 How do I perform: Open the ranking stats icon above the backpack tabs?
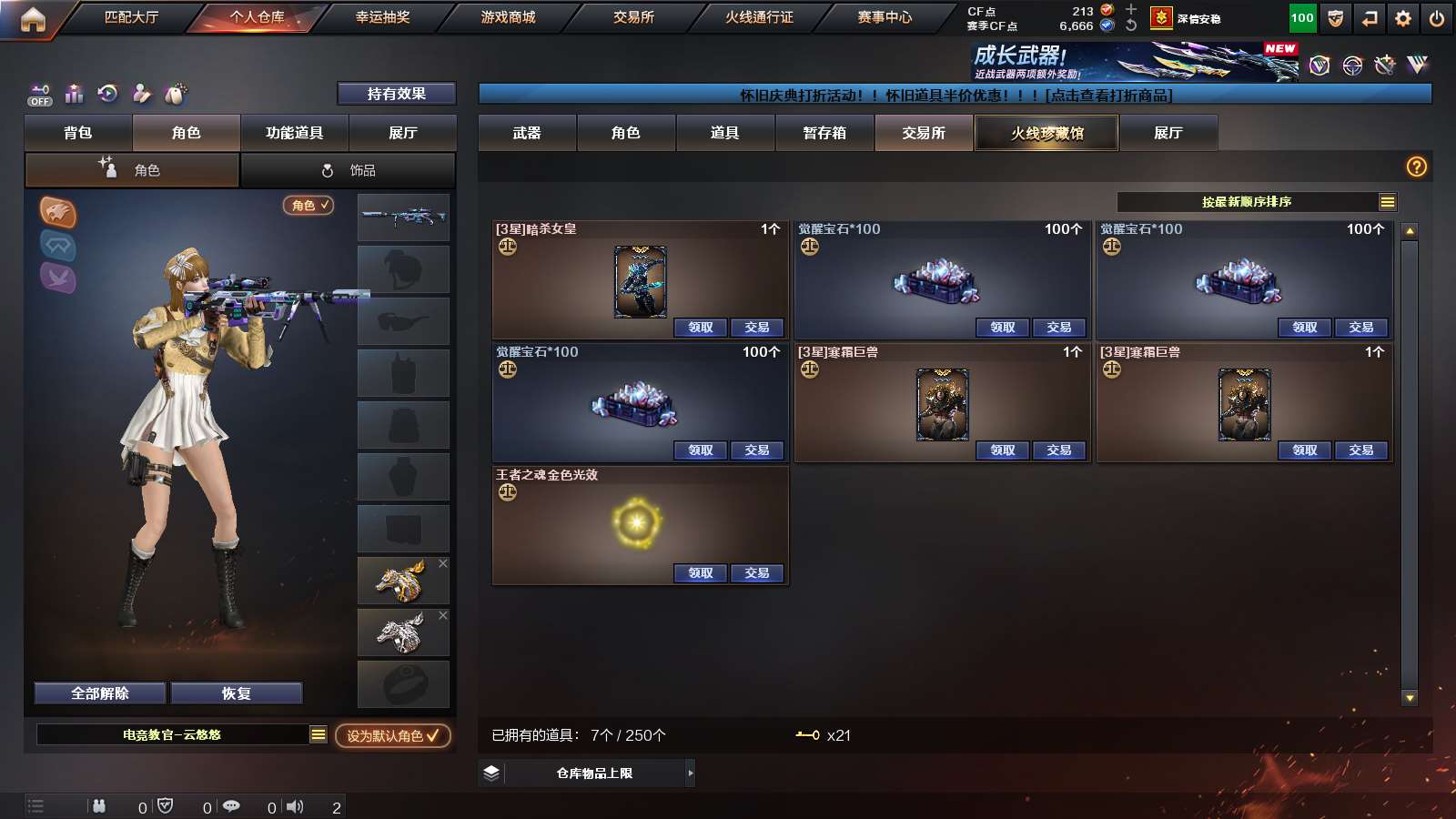[74, 94]
